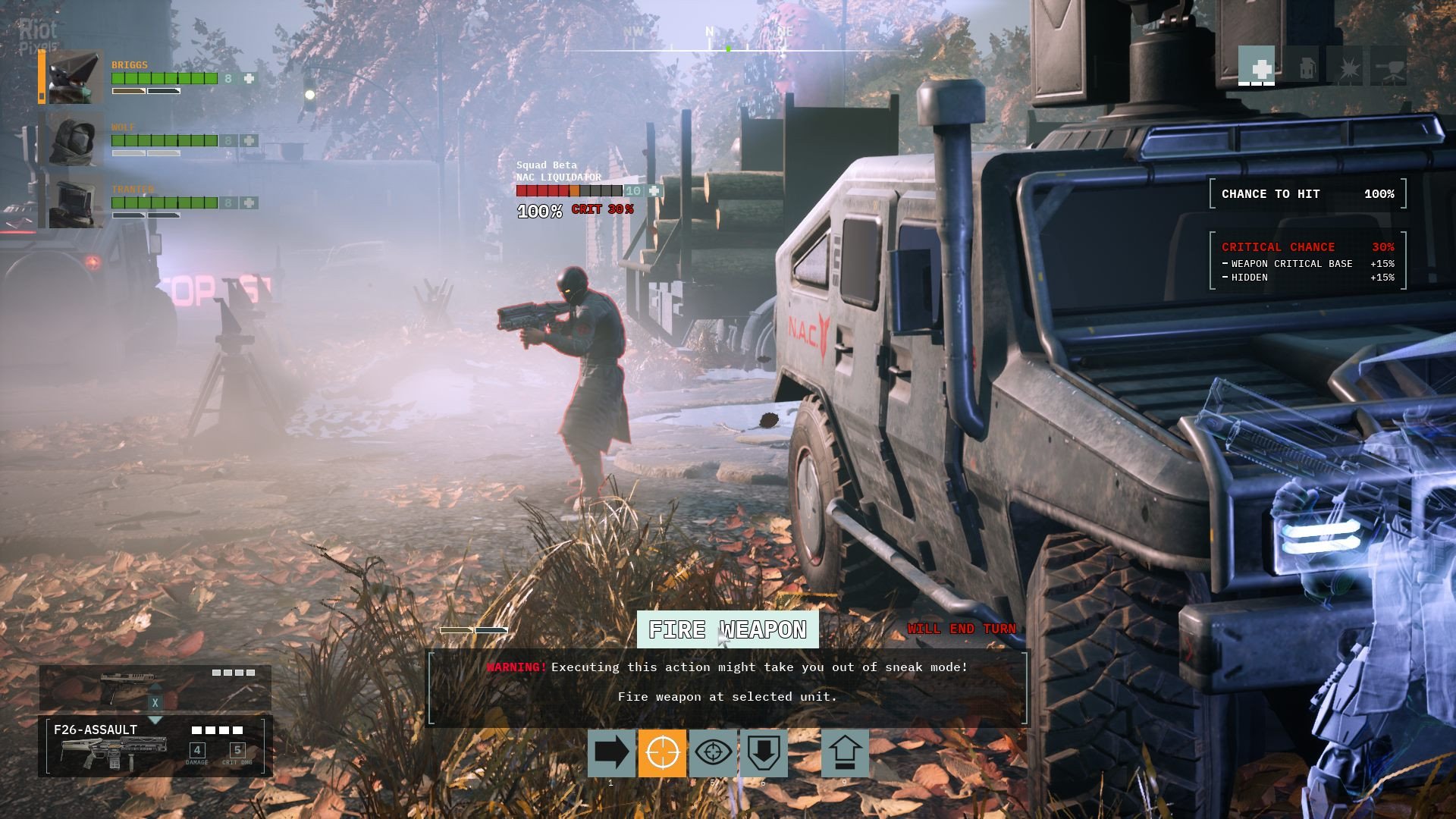The width and height of the screenshot is (1456, 819).
Task: Choose Tranter's squad portrait
Action: (x=75, y=202)
